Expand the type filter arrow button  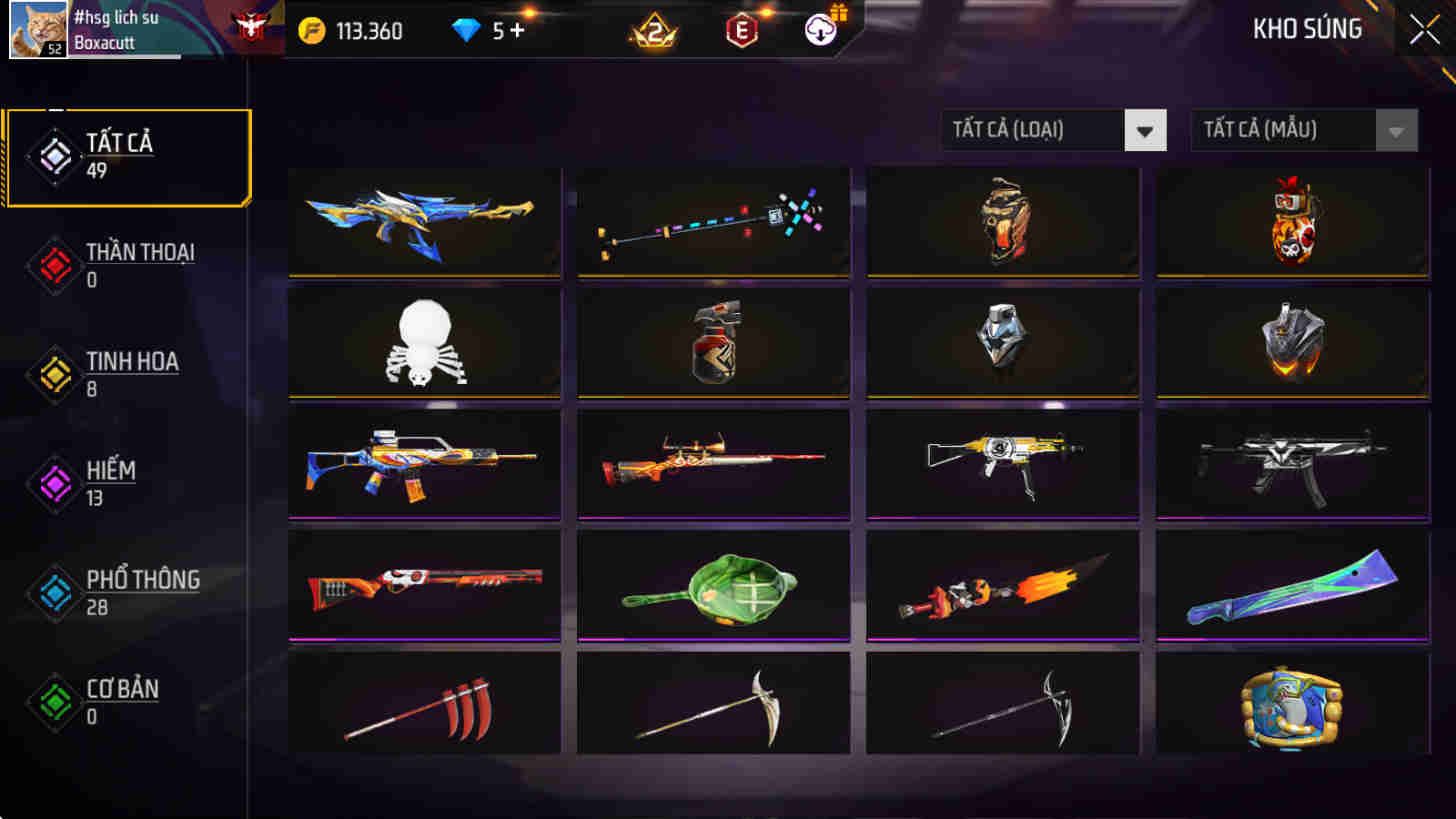tap(1144, 130)
